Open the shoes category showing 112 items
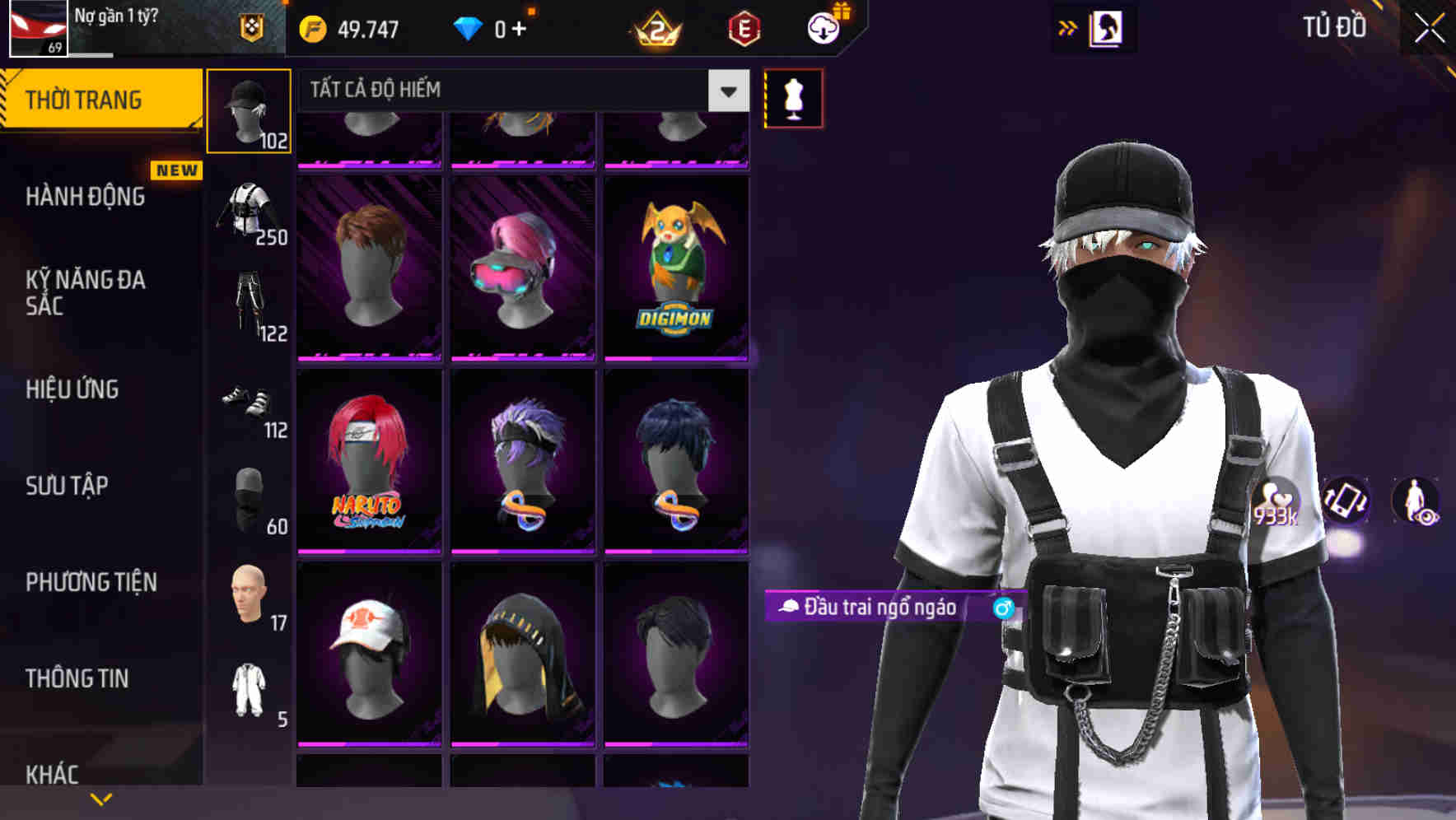This screenshot has width=1456, height=820. pyautogui.click(x=249, y=403)
